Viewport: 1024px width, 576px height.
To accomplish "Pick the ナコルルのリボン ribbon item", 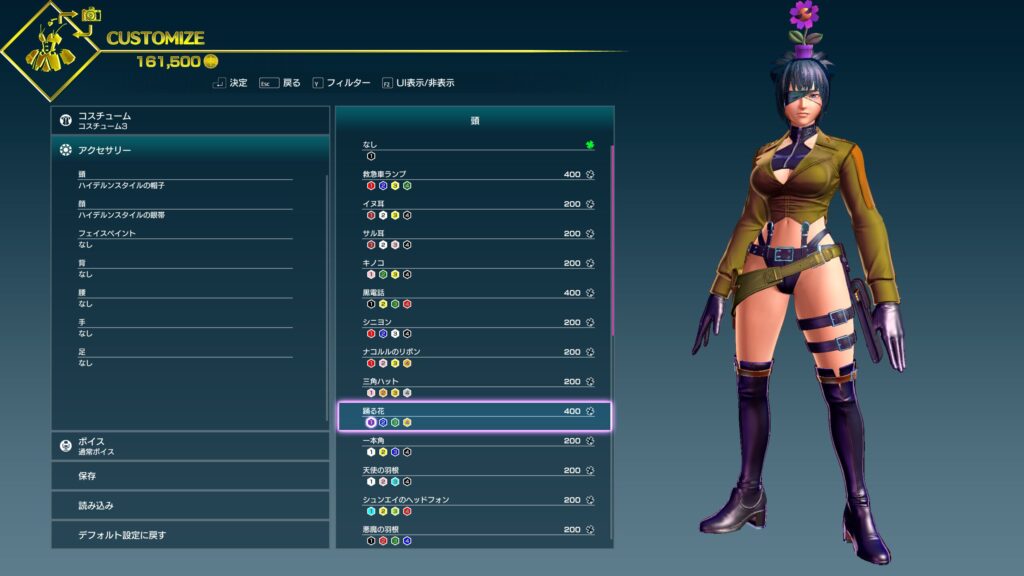I will pos(474,357).
